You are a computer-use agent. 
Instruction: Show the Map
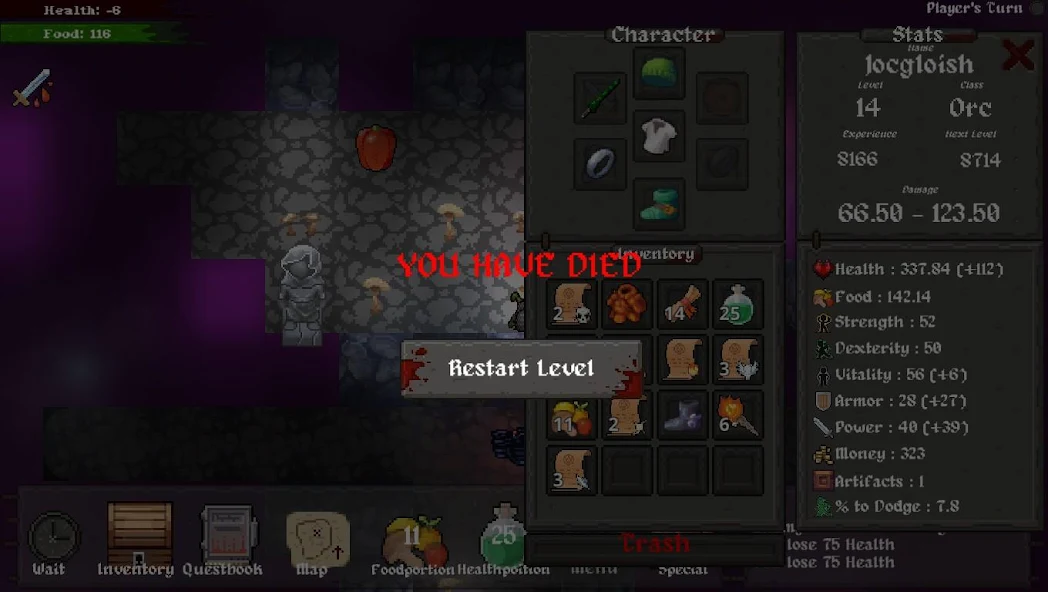tap(317, 538)
